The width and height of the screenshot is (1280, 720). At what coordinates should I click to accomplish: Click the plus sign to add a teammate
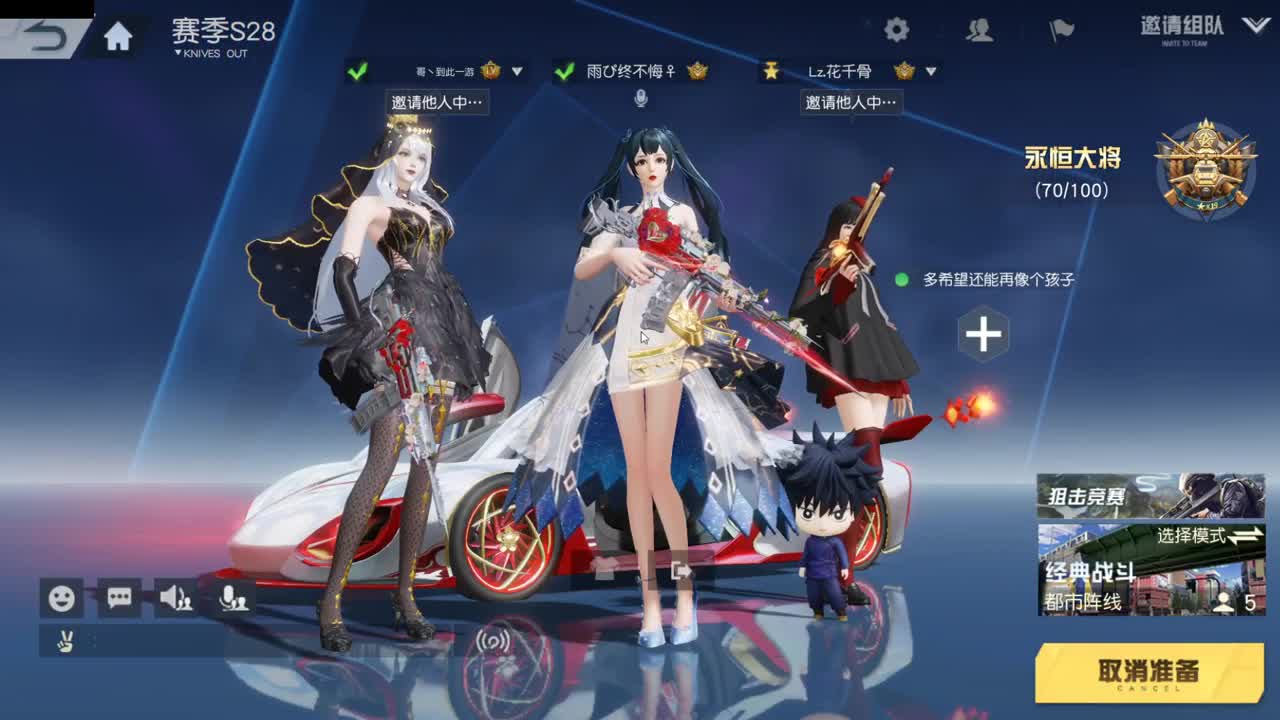point(985,334)
